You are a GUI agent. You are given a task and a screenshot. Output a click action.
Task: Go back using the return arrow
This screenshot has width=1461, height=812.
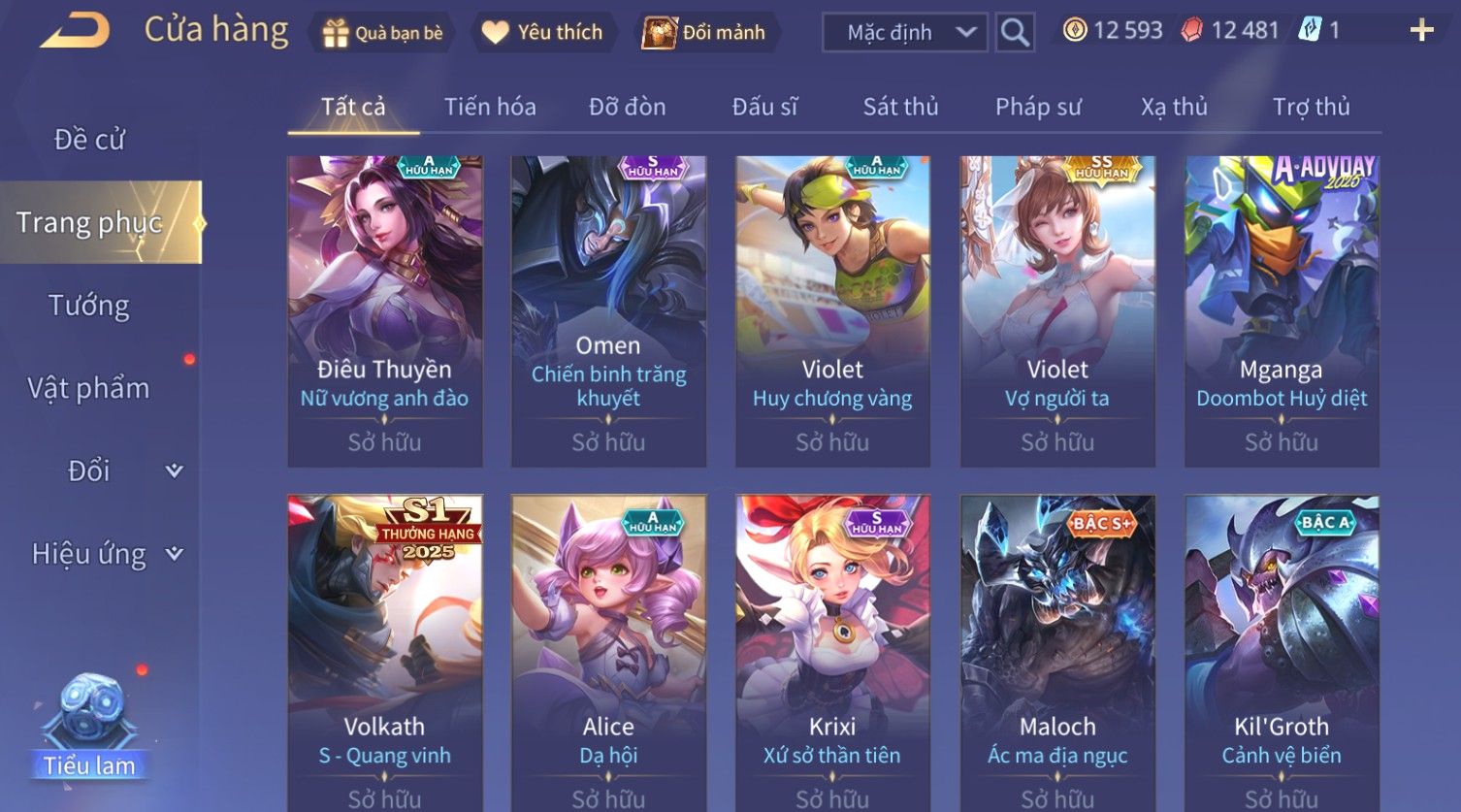pos(74,31)
